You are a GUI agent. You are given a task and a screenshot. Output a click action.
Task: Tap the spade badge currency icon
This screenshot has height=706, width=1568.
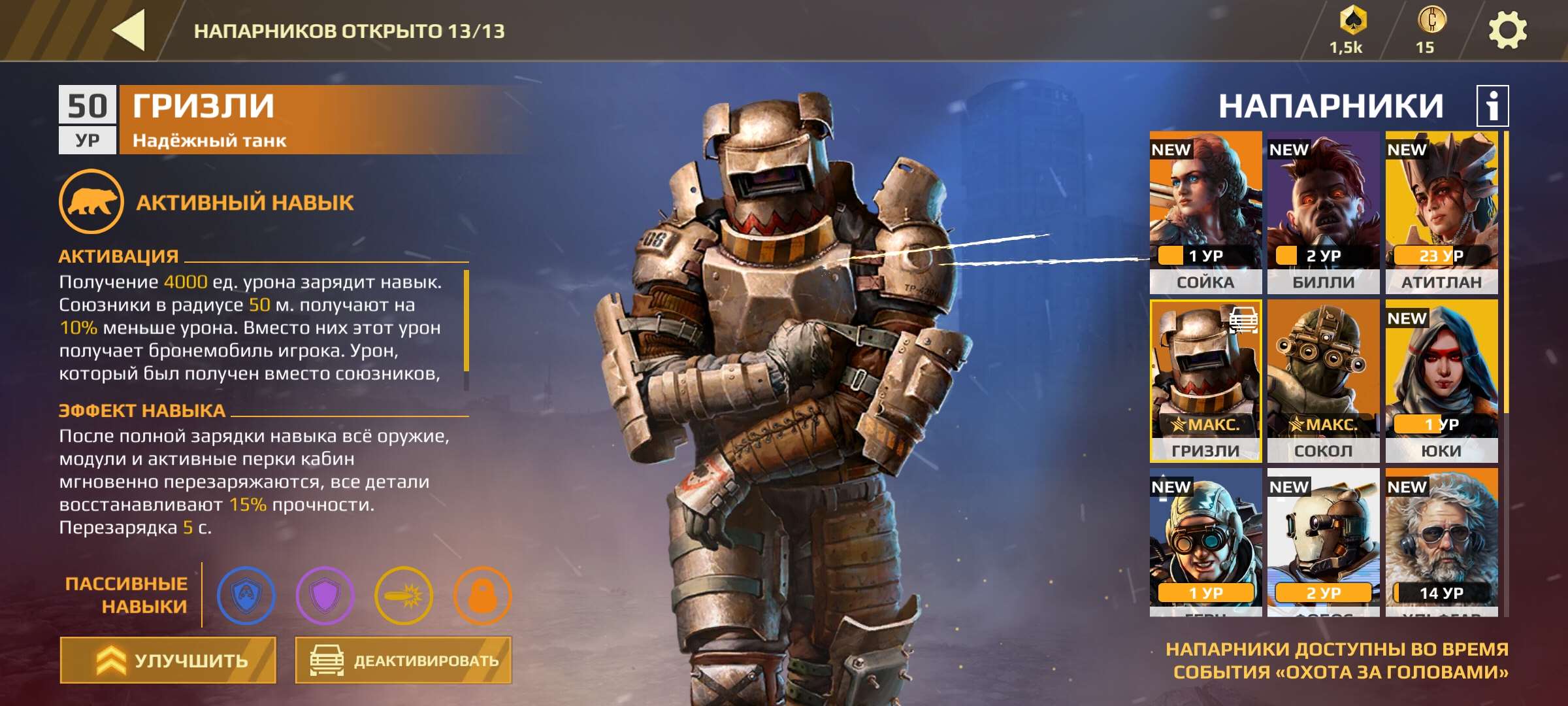(1352, 21)
